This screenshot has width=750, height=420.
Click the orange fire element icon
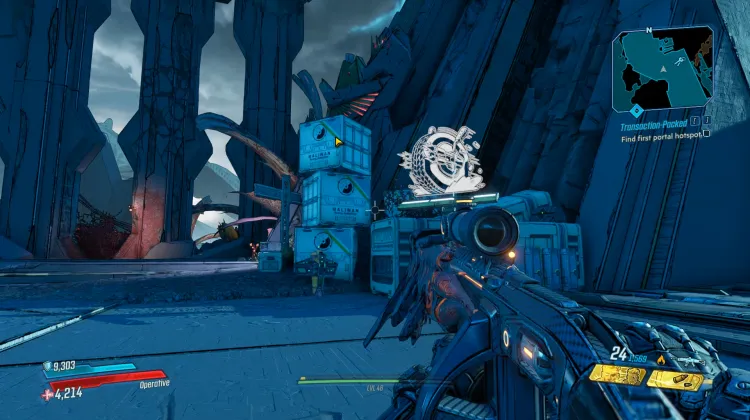coord(661,358)
